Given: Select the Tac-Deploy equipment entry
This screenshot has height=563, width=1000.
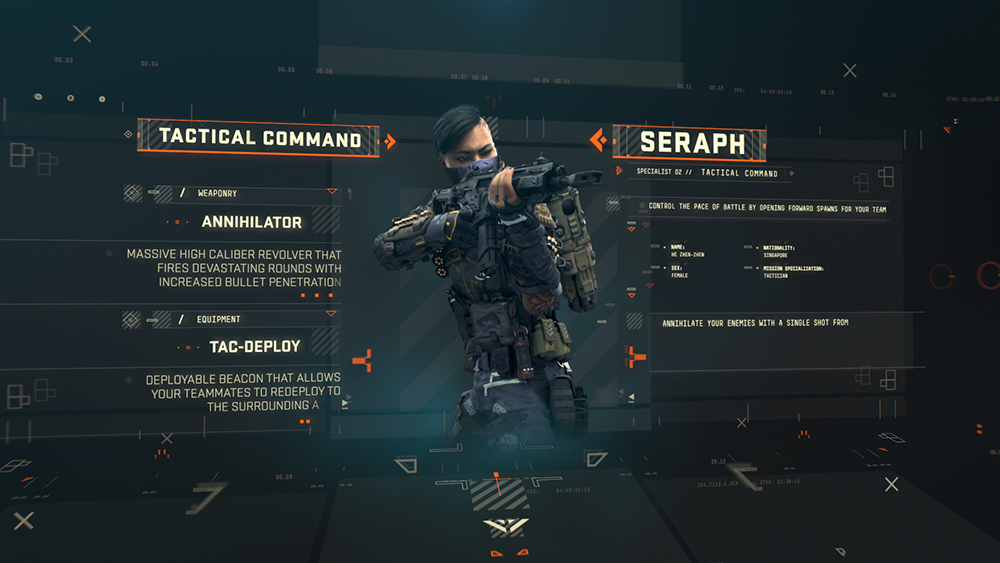Looking at the screenshot, I should [x=254, y=347].
